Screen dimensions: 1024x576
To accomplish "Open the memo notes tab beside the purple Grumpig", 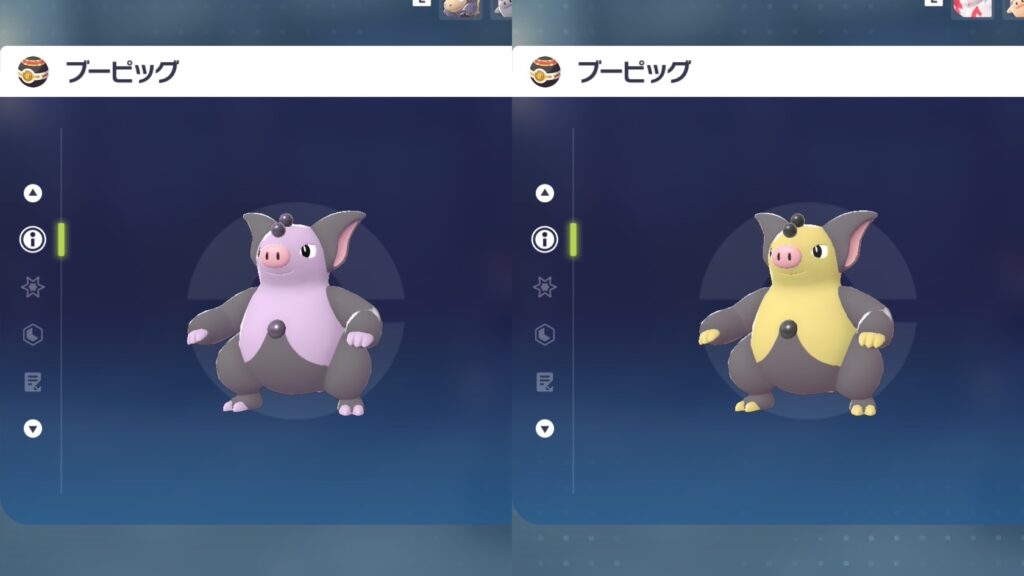I will click(33, 381).
